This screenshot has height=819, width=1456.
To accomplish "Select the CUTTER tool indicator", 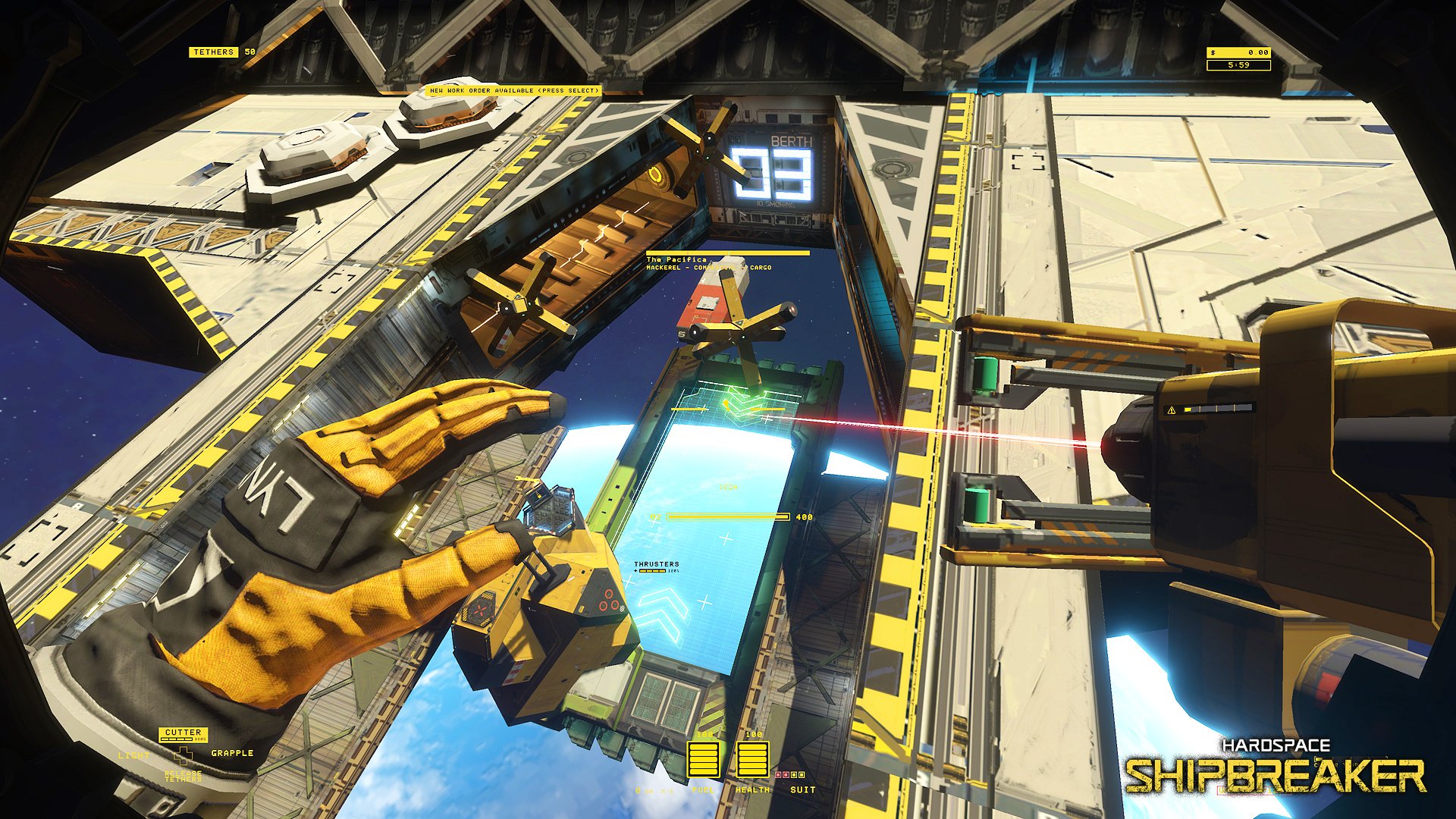I will [x=183, y=733].
